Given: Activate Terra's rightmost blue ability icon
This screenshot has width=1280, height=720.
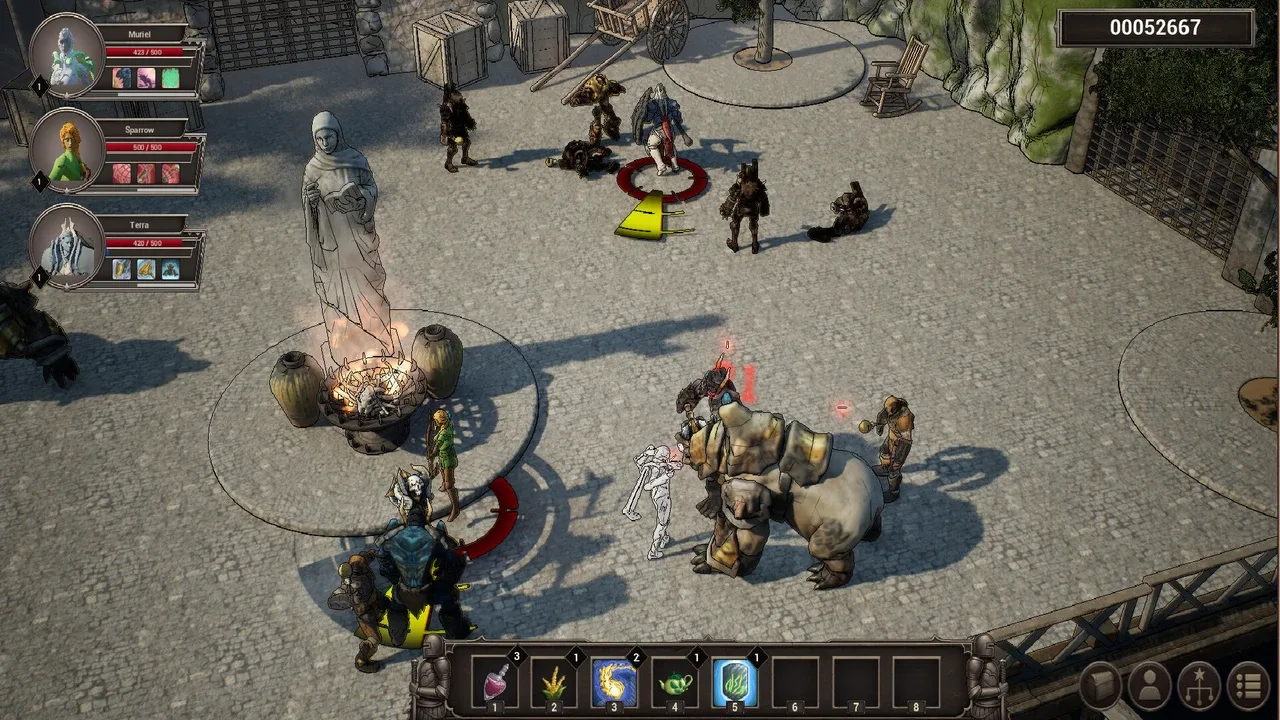Looking at the screenshot, I should [171, 269].
